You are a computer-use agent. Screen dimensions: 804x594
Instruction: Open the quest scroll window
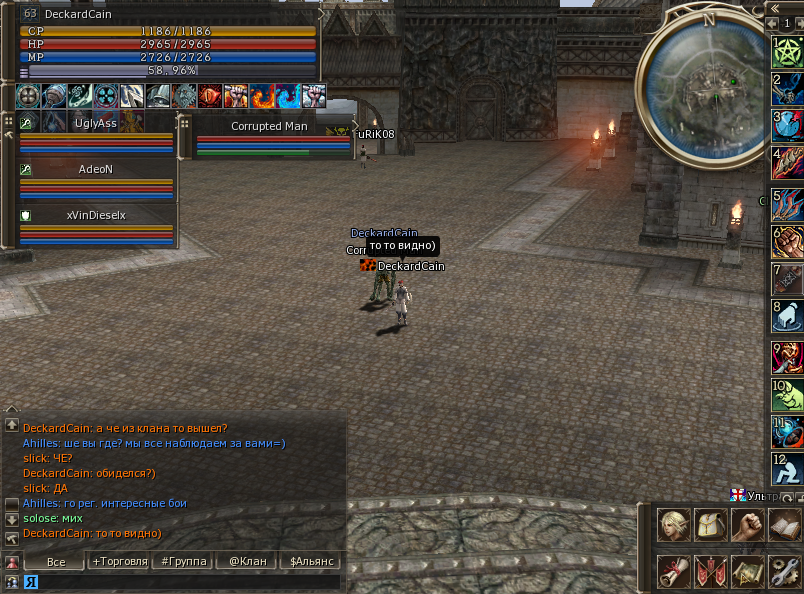[x=674, y=571]
